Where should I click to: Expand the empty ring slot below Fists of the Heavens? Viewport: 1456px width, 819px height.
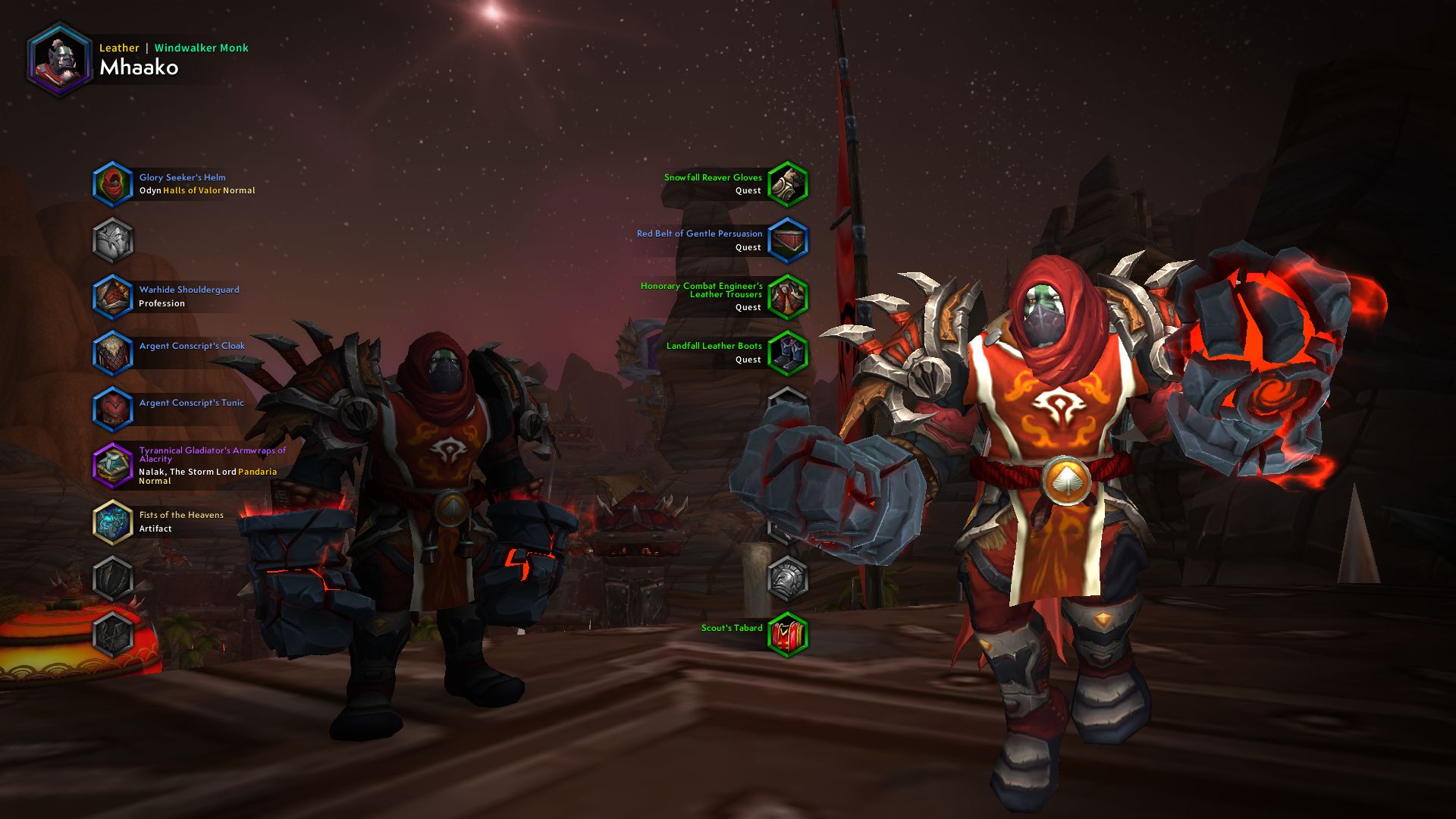[x=113, y=578]
